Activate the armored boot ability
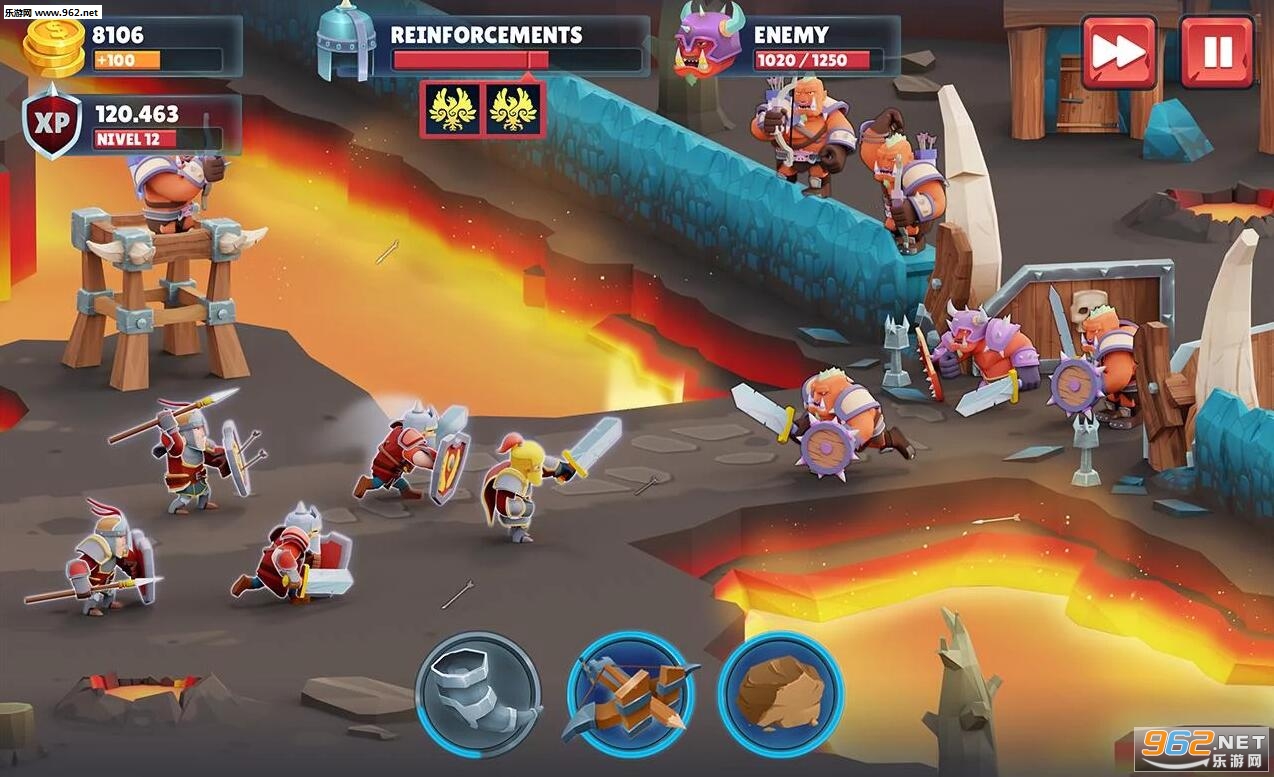This screenshot has height=777, width=1274. (478, 694)
